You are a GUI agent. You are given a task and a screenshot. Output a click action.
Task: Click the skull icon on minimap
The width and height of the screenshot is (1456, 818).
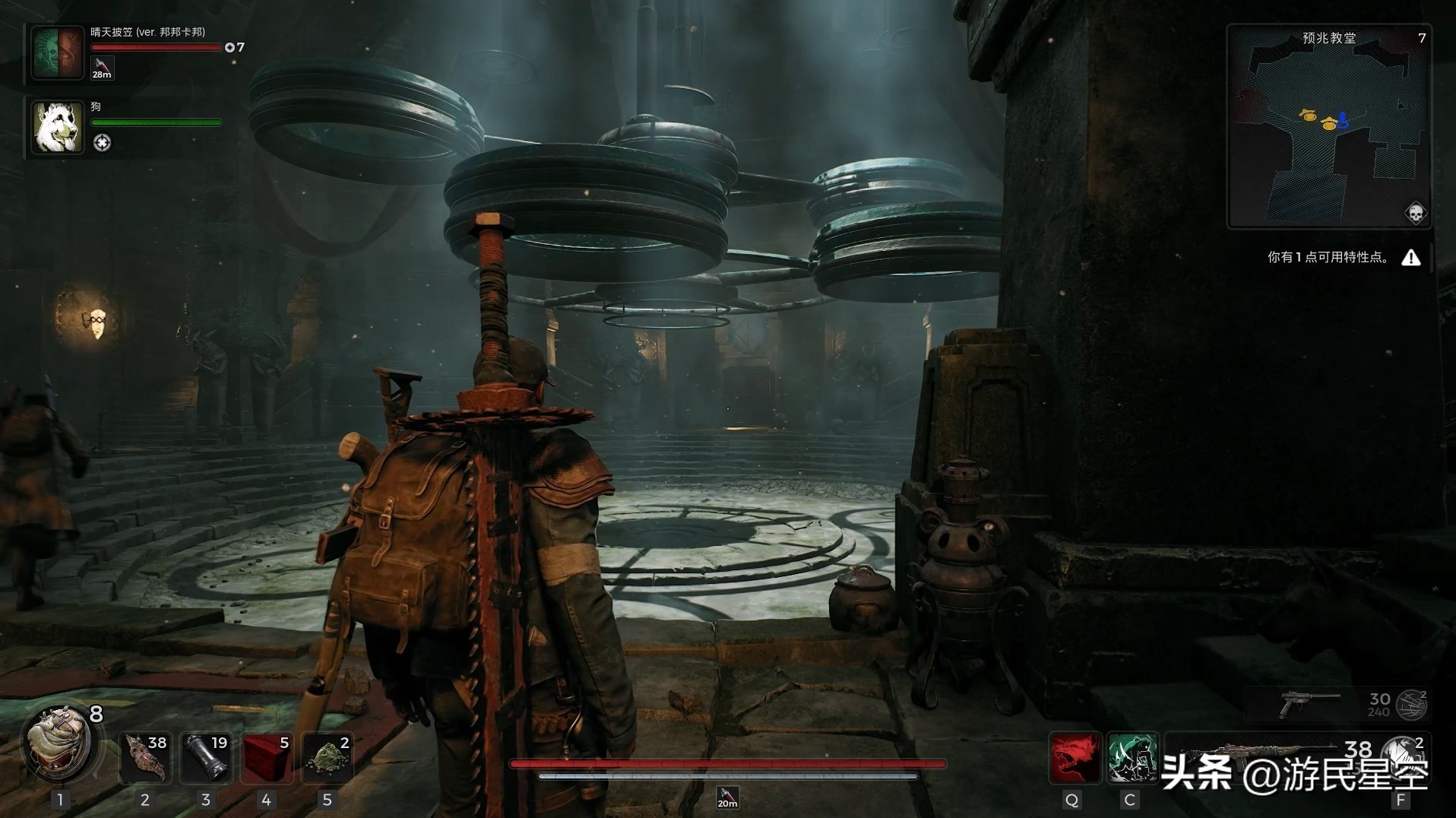[x=1415, y=213]
